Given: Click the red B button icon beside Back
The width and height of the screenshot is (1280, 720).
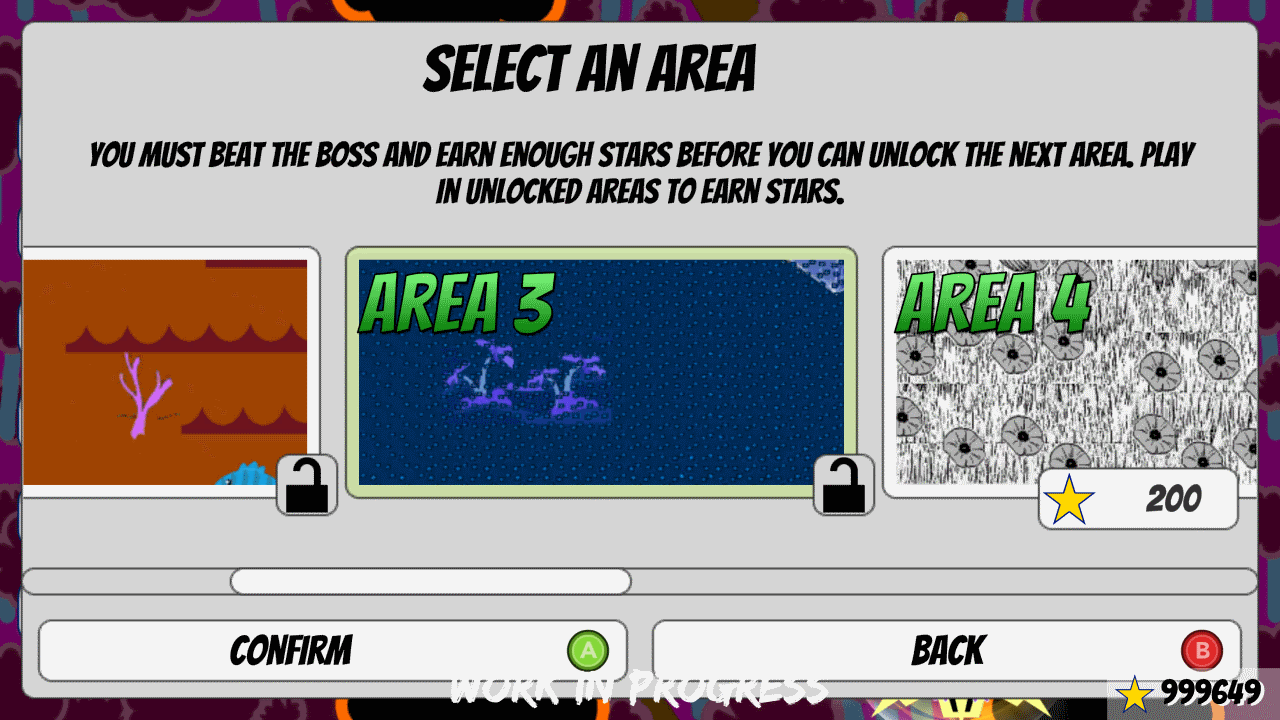Looking at the screenshot, I should (x=1203, y=650).
